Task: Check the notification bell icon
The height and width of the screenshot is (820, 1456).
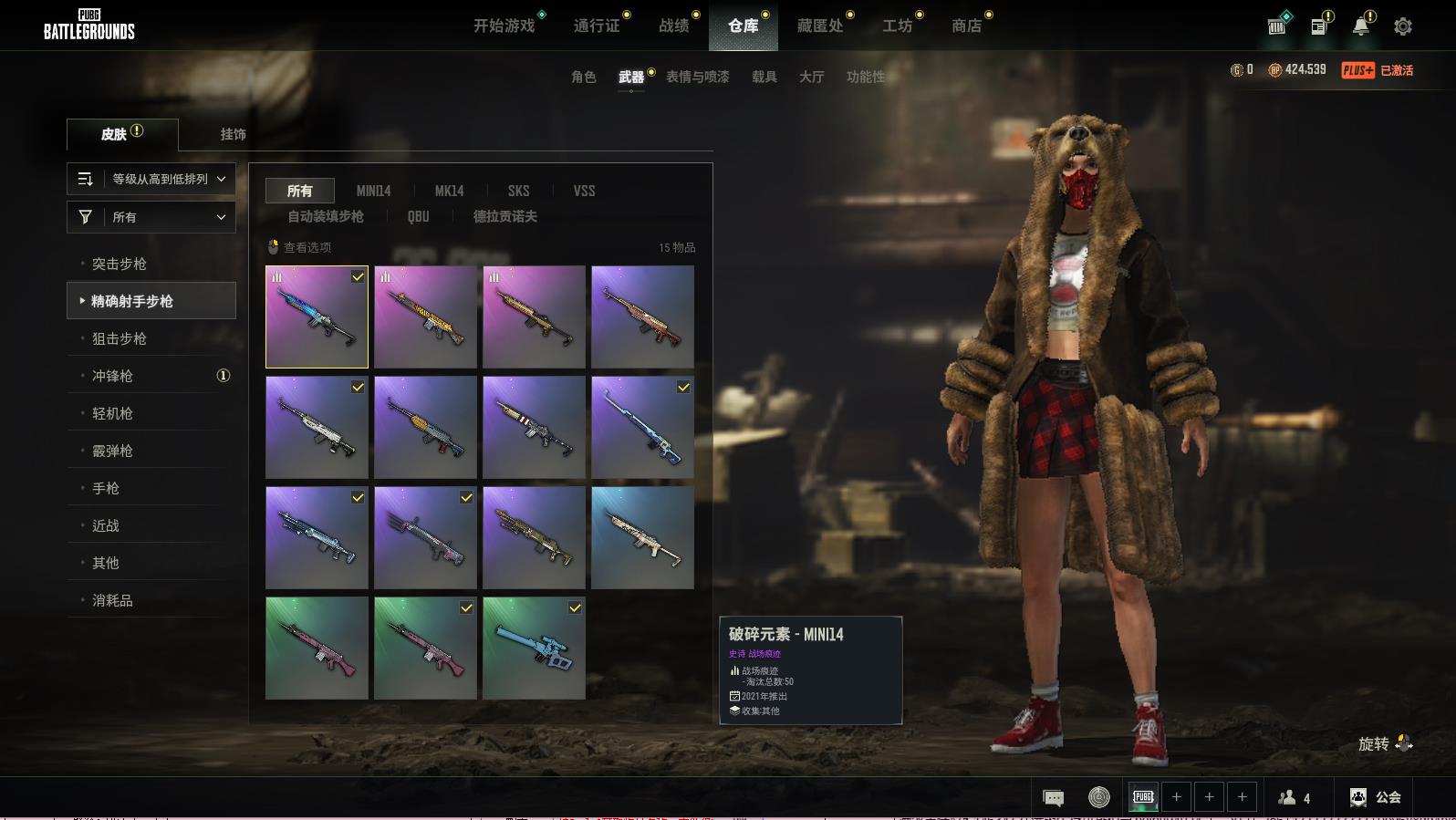Action: click(1360, 26)
